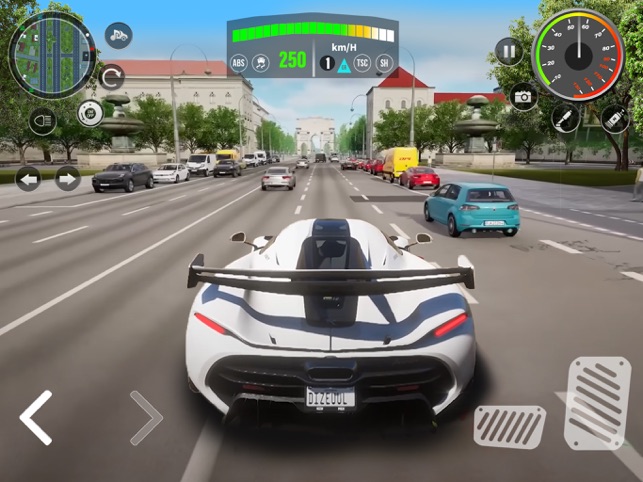Toggle the ABS indicator
The image size is (643, 482).
coord(238,62)
